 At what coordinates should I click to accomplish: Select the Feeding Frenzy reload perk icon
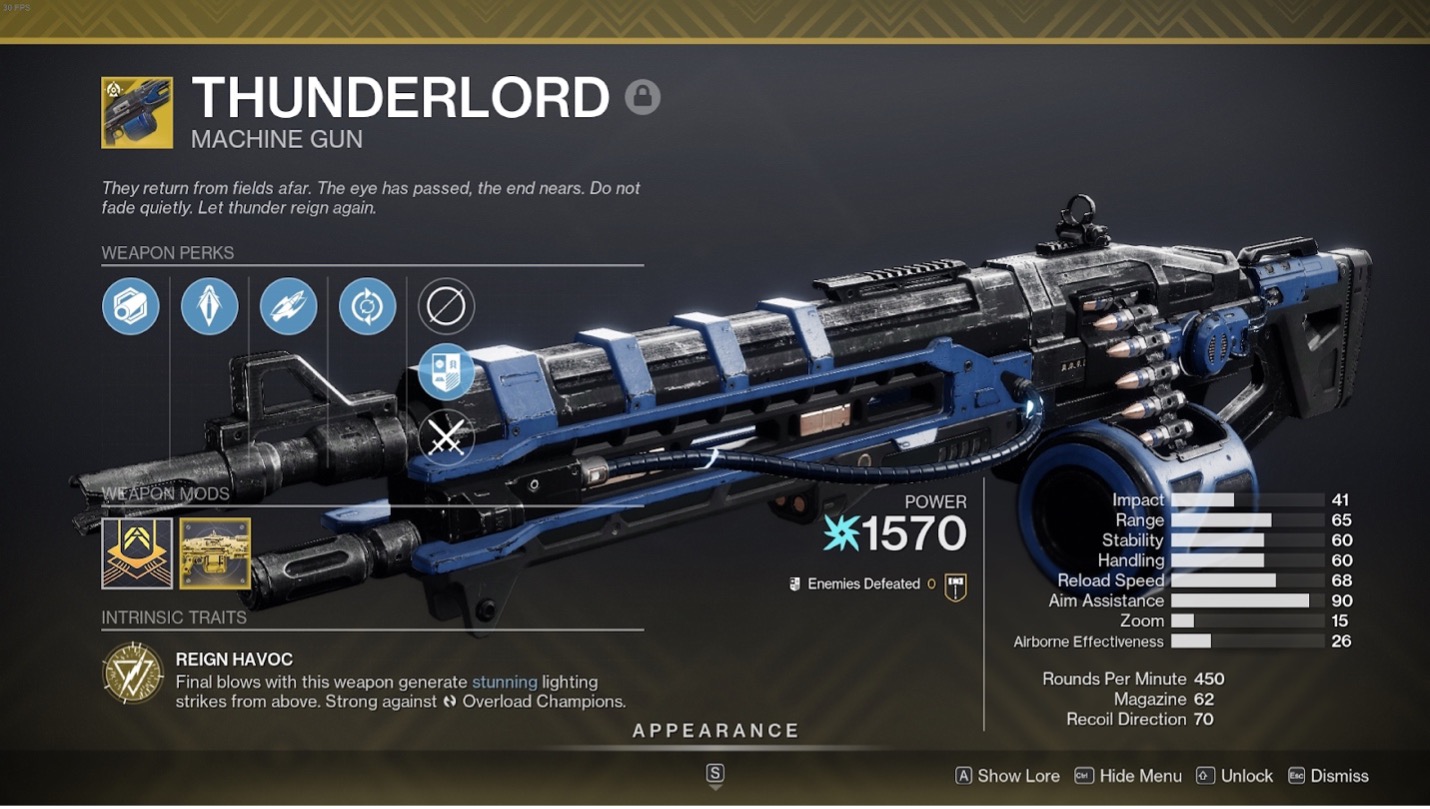click(x=367, y=307)
